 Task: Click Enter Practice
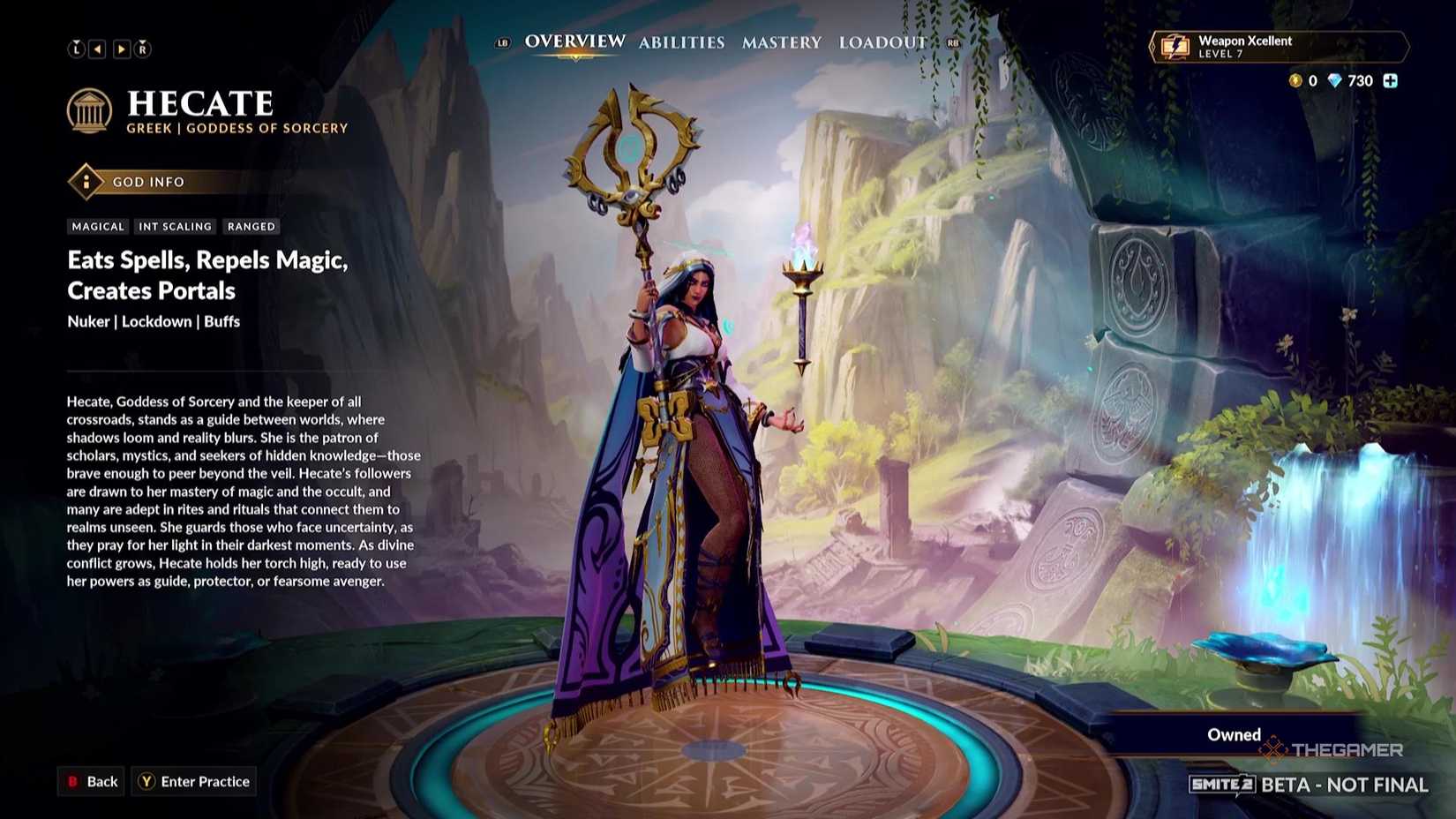pos(193,780)
